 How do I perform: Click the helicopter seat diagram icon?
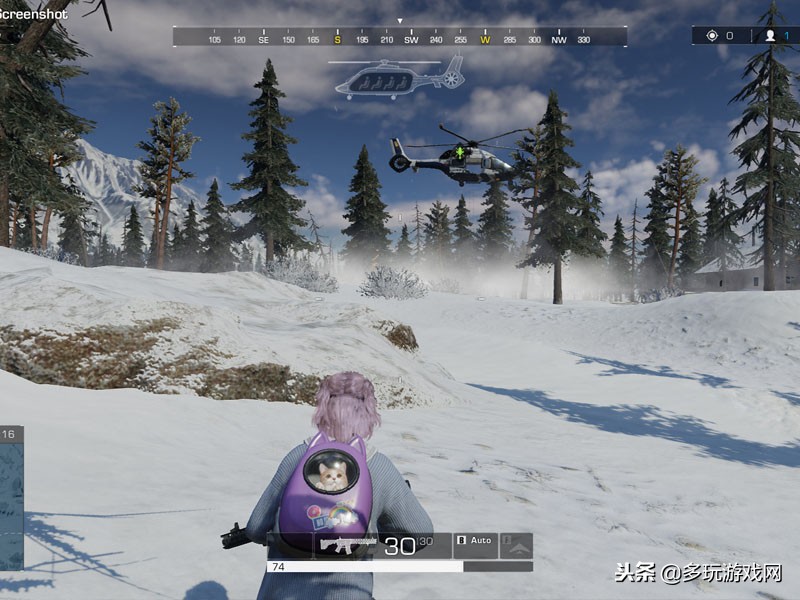pyautogui.click(x=400, y=78)
